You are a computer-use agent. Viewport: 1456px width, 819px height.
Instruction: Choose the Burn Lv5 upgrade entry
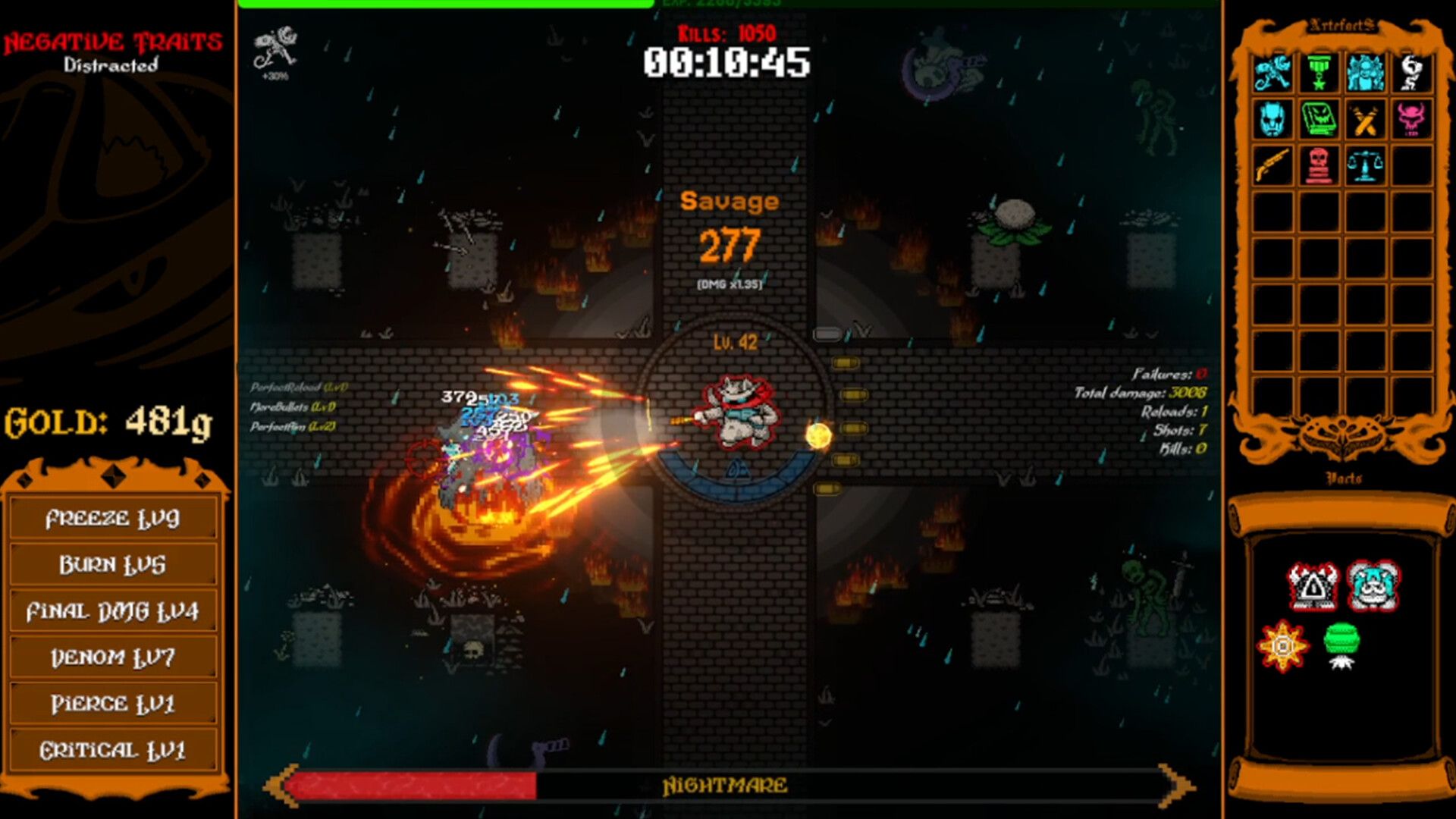(112, 565)
